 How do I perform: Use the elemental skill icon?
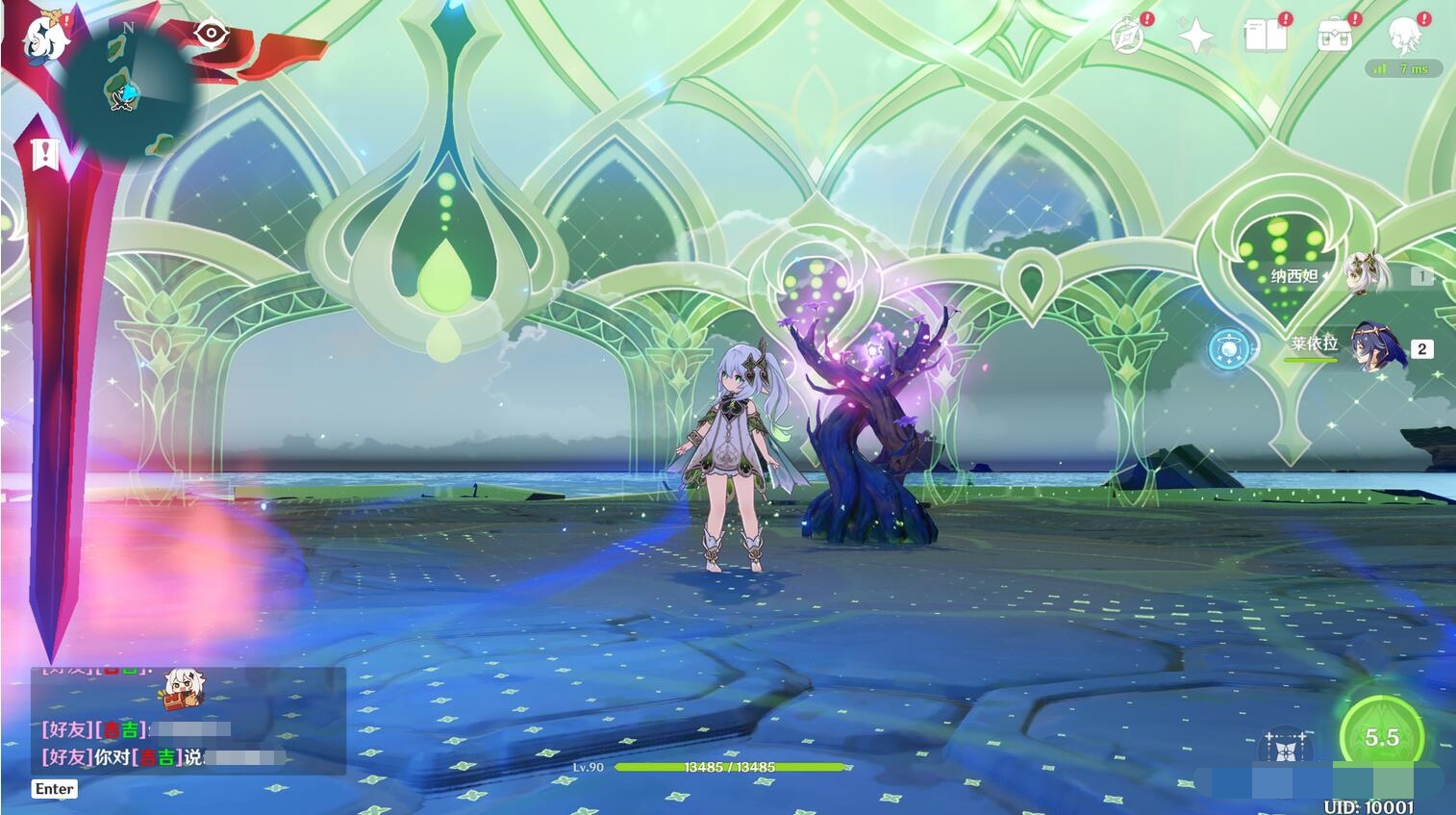pyautogui.click(x=1286, y=747)
